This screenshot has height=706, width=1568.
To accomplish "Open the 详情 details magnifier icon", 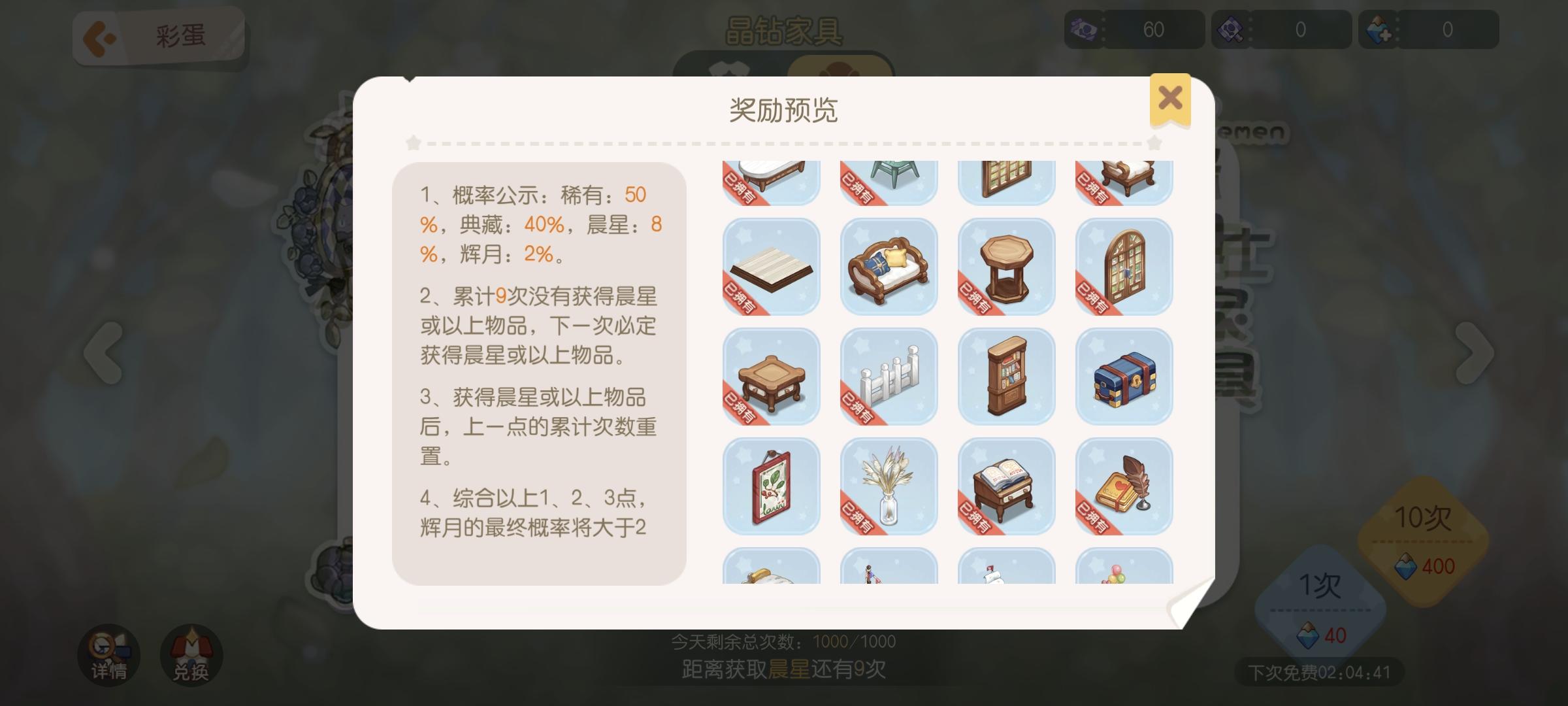I will pyautogui.click(x=110, y=654).
